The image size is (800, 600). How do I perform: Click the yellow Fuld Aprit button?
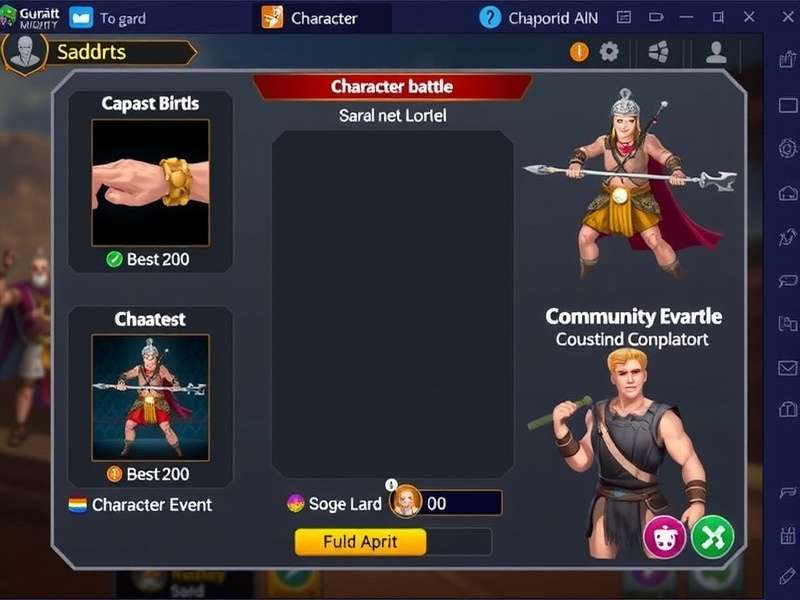(x=360, y=542)
